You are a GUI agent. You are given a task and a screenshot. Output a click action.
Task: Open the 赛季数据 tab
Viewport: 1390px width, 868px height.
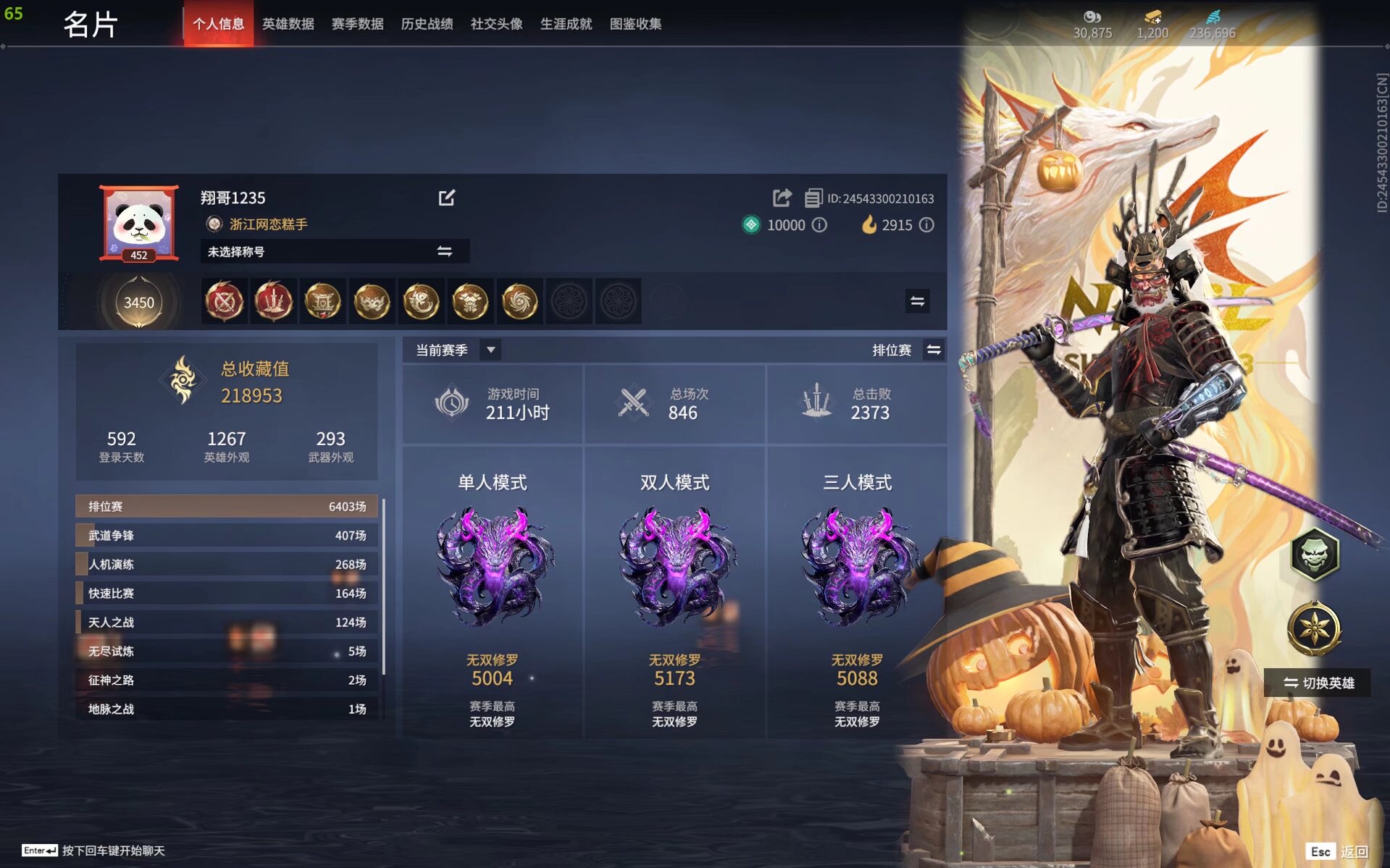pyautogui.click(x=357, y=24)
